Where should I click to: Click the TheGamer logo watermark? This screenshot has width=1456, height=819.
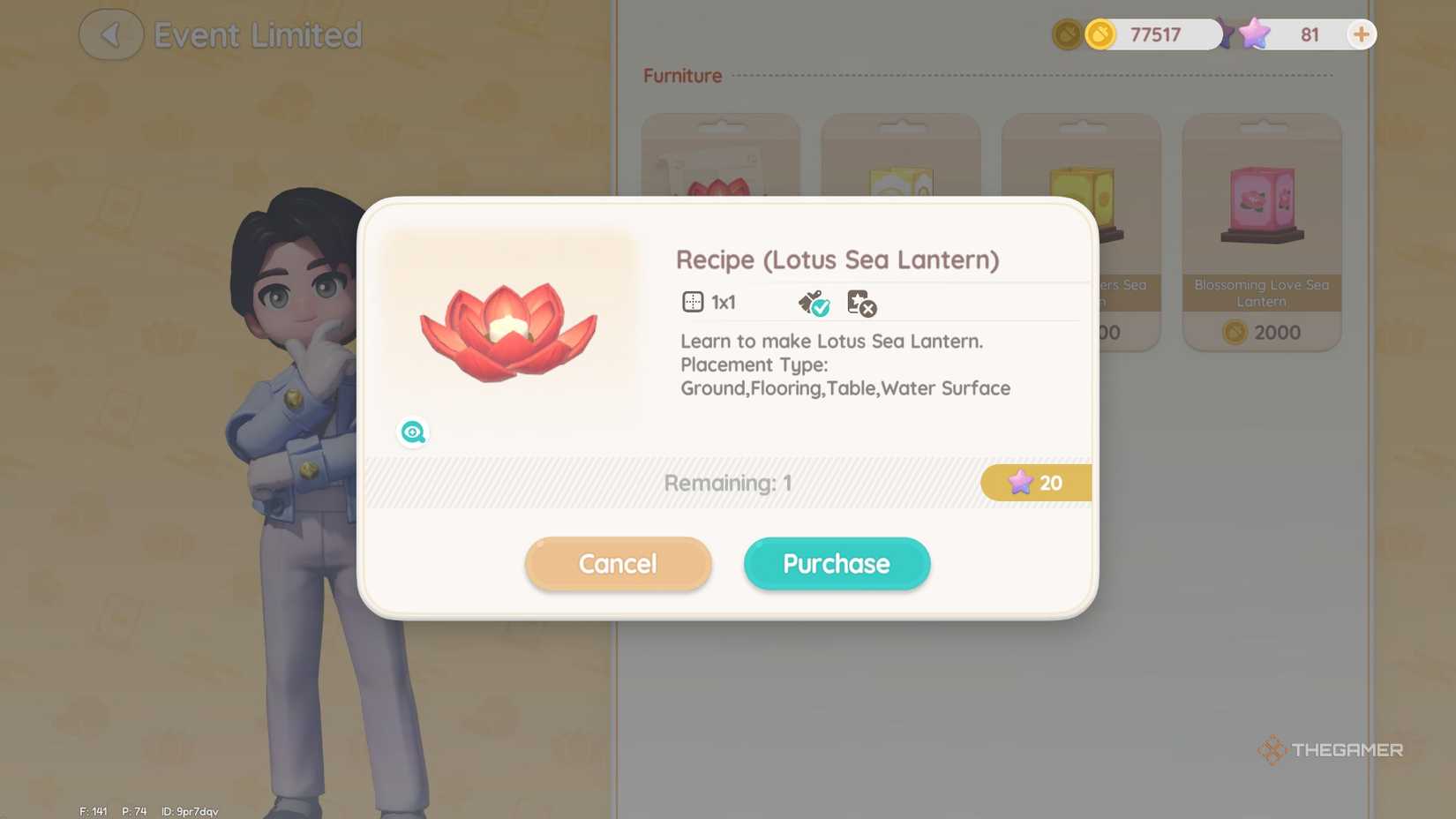(x=1331, y=749)
